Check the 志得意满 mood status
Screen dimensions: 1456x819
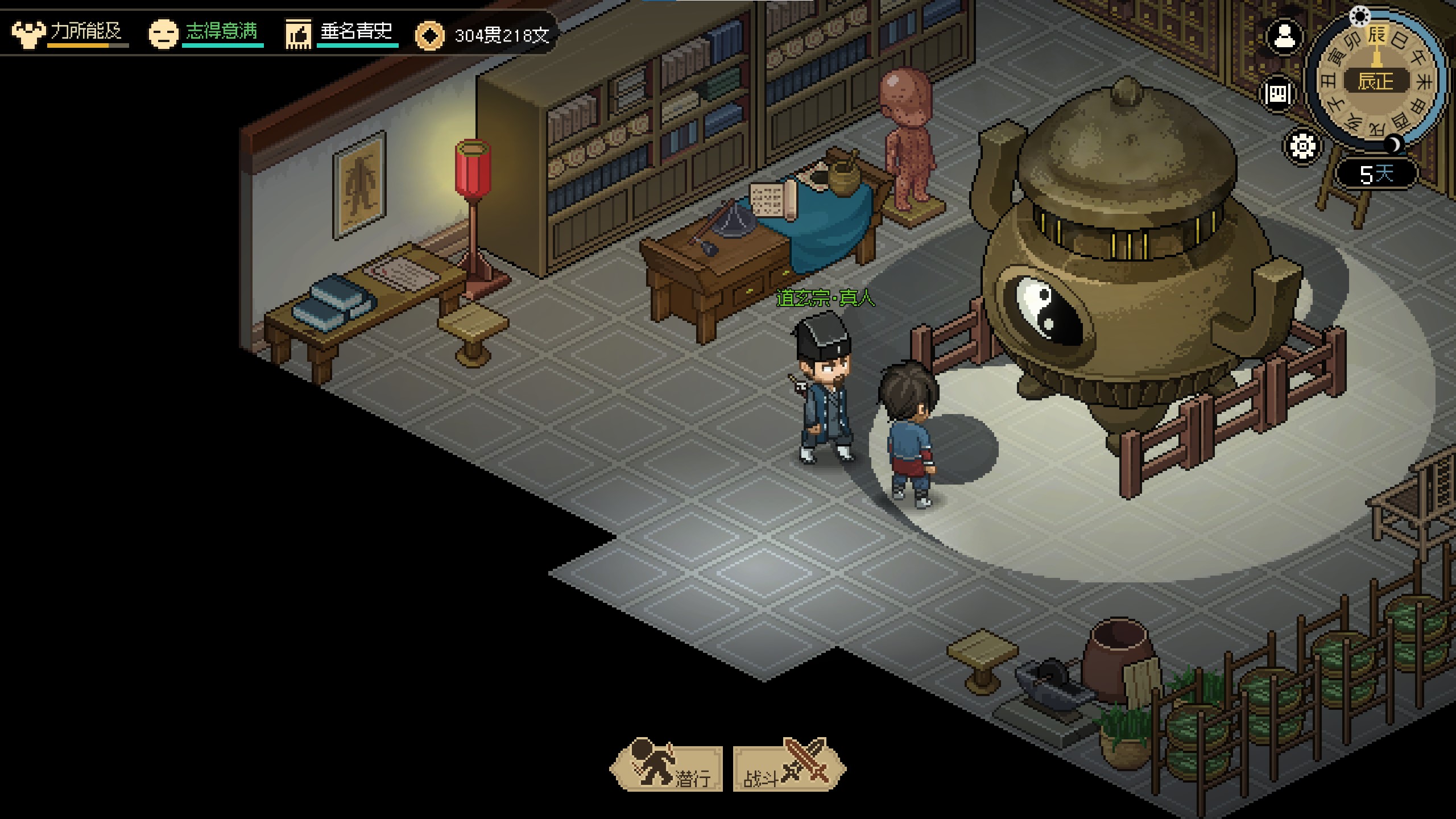(x=205, y=33)
